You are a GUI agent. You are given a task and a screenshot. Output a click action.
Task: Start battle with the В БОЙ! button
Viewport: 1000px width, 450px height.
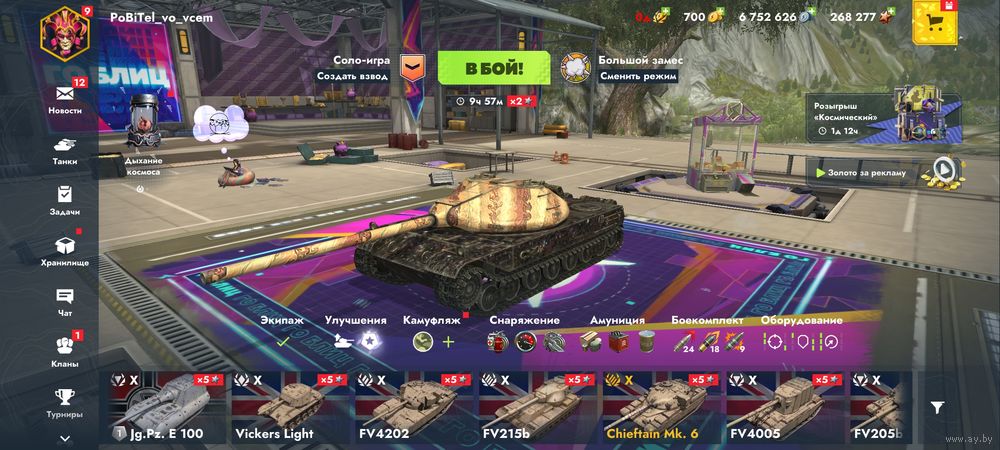[493, 68]
